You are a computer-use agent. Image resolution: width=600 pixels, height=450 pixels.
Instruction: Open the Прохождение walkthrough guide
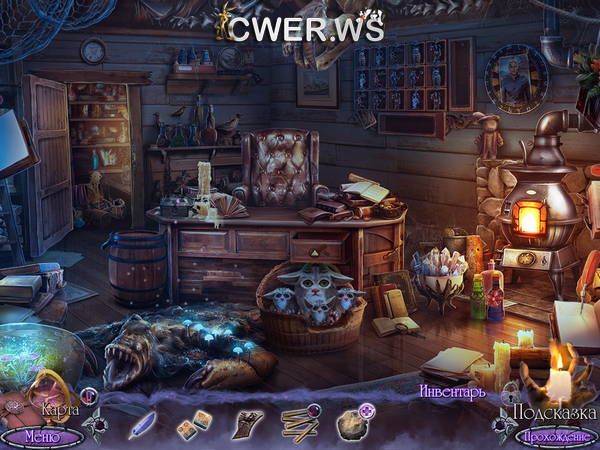point(555,436)
